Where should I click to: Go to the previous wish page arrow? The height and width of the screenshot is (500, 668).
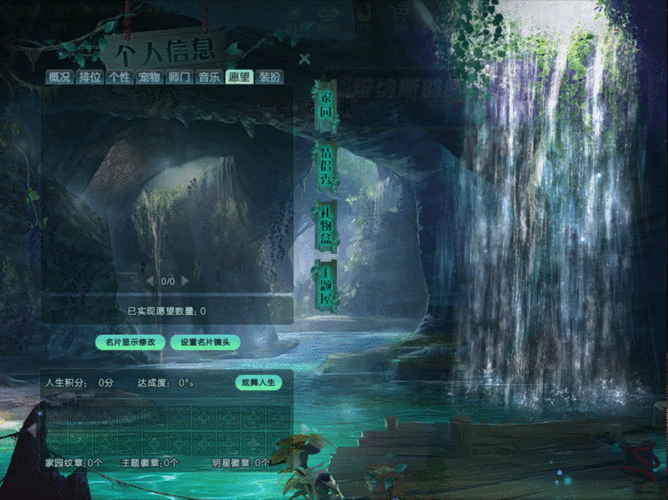coord(151,281)
